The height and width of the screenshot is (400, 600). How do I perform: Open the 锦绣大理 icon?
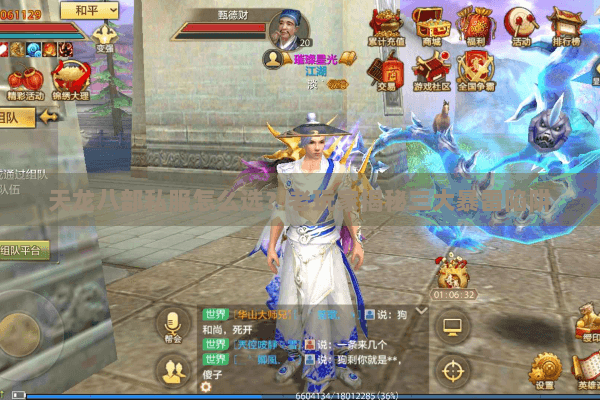[x=70, y=80]
